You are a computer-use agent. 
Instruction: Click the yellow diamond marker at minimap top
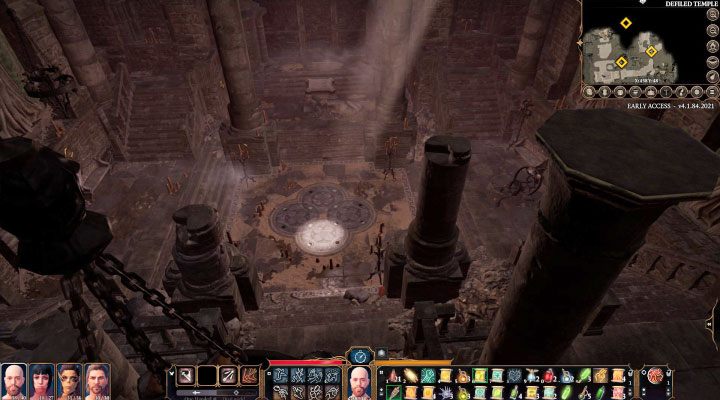(626, 22)
